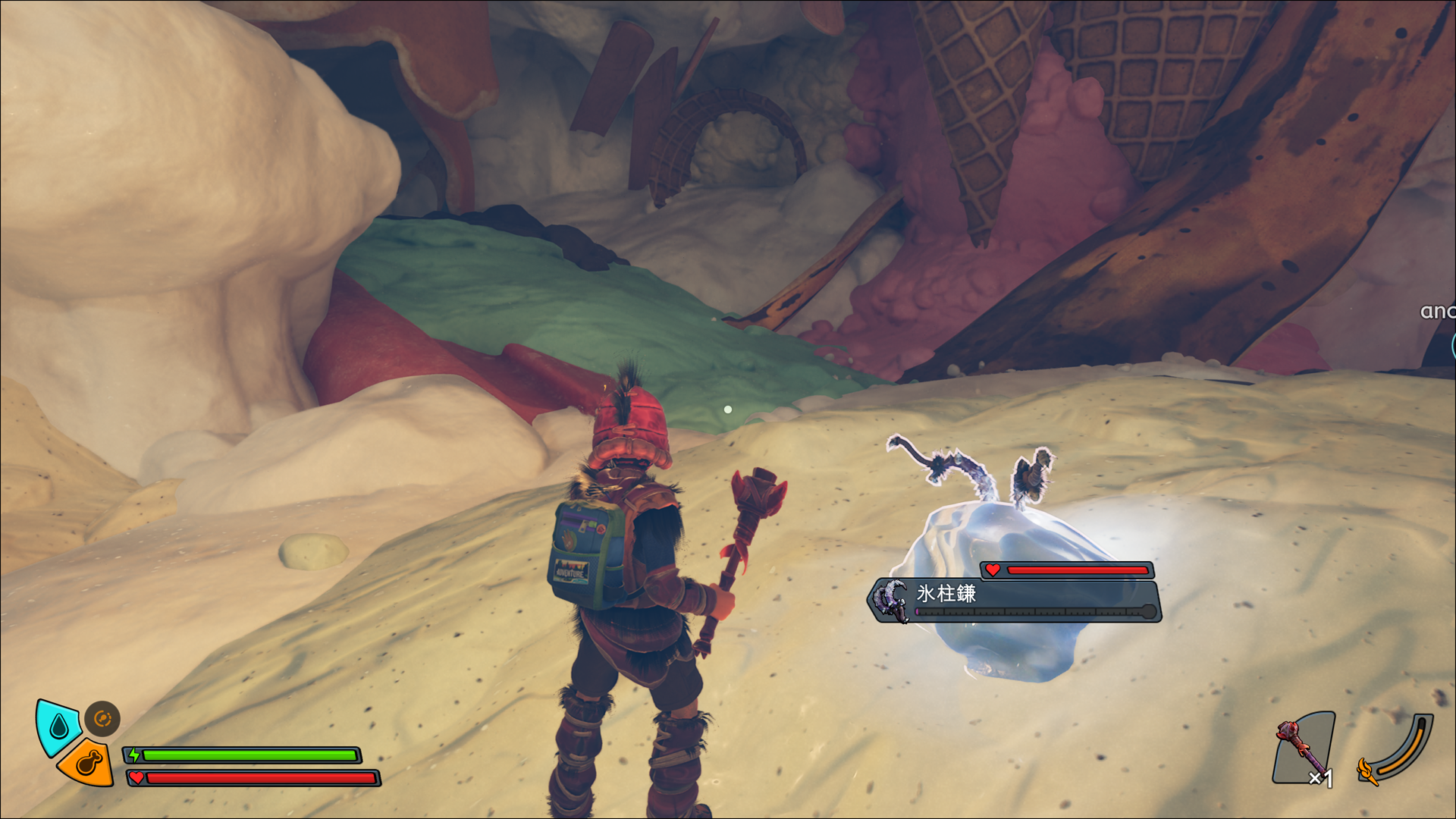1456x819 pixels.
Task: Click the blue water drop thirst icon
Action: coord(58,726)
